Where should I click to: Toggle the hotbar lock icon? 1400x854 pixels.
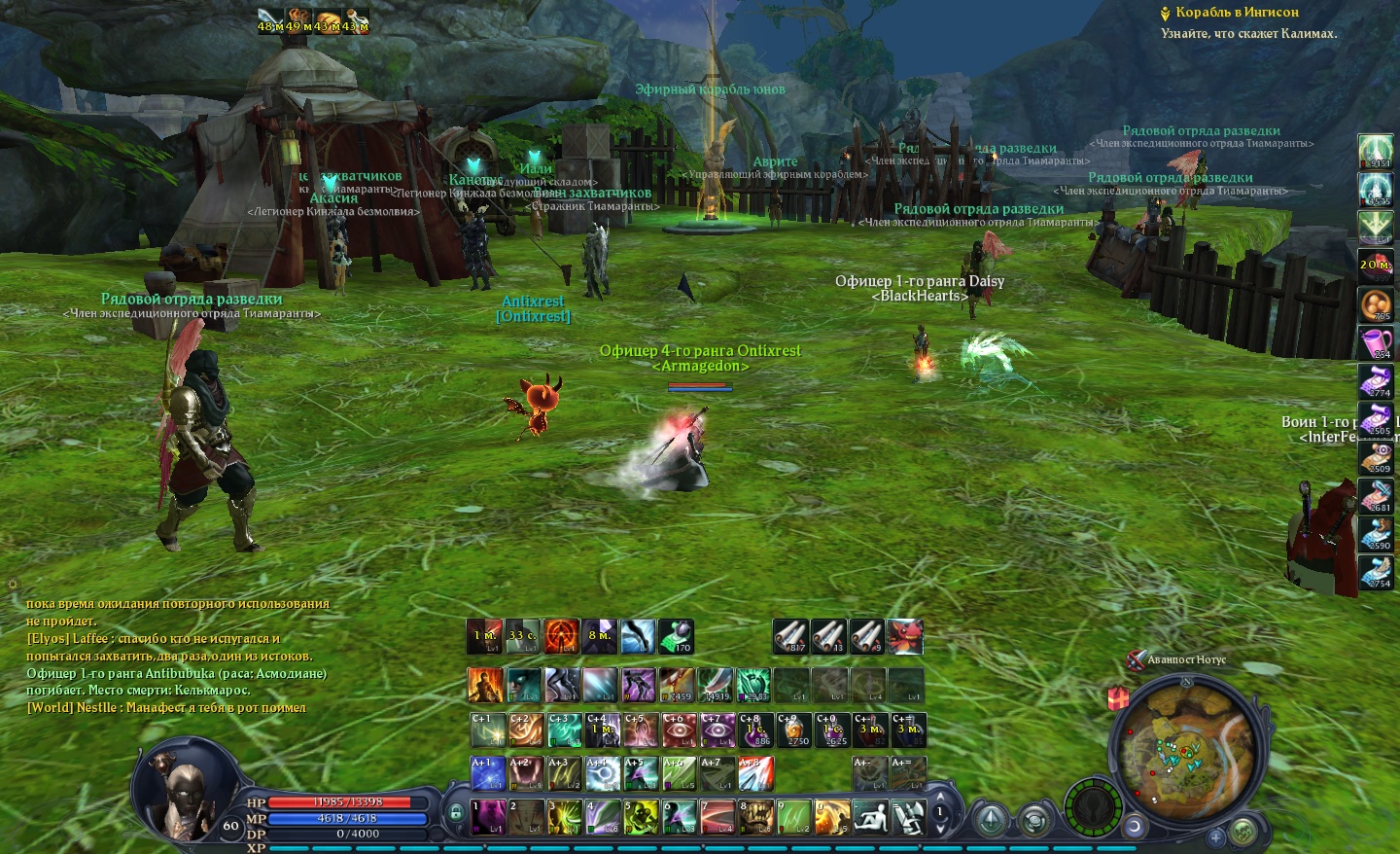(455, 812)
